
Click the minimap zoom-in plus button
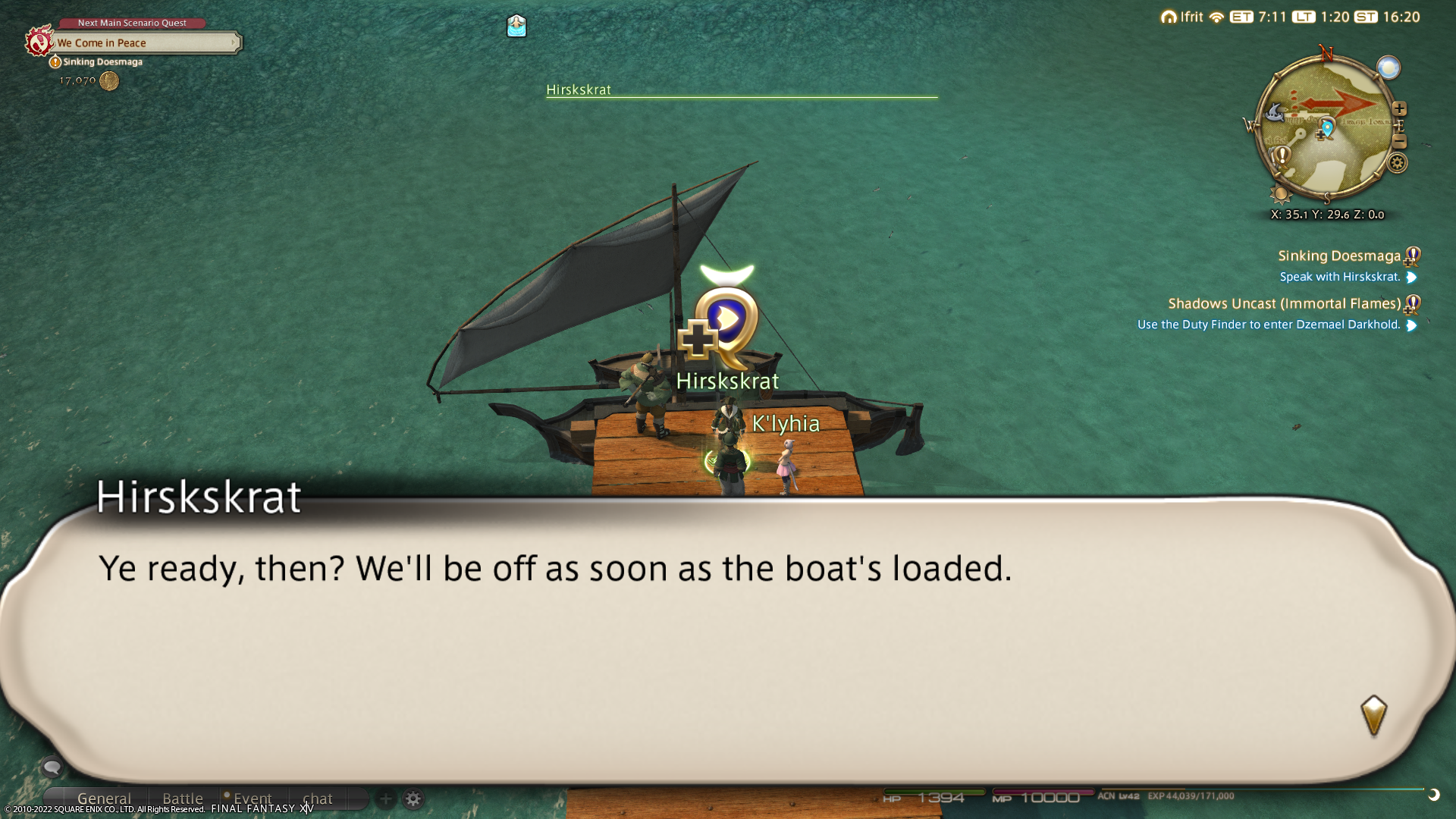point(1399,108)
